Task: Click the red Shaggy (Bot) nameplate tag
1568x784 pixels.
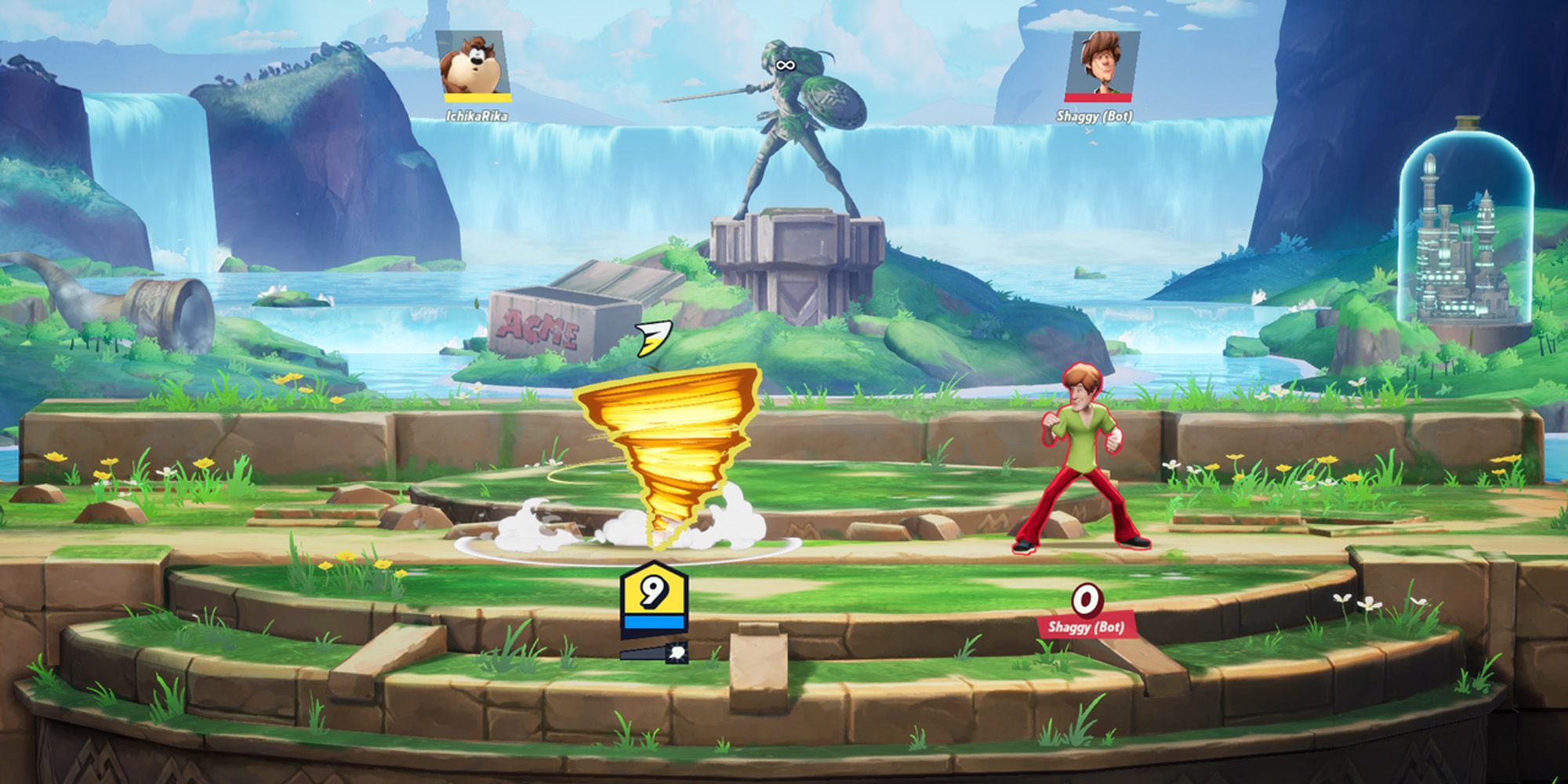Action: (1086, 626)
